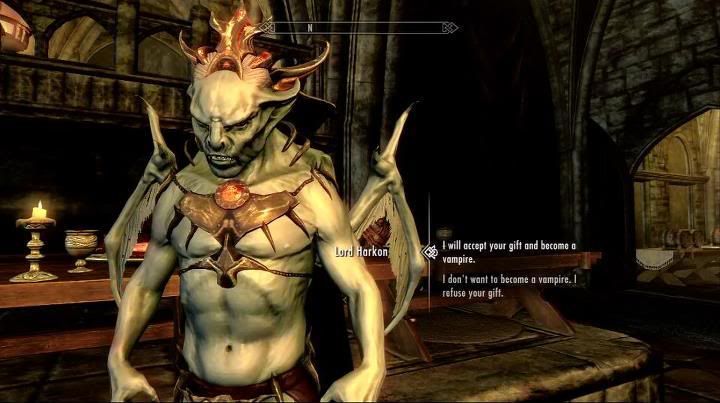The height and width of the screenshot is (403, 720).
Task: Choose "I will accept your gift" reply
Action: click(509, 251)
